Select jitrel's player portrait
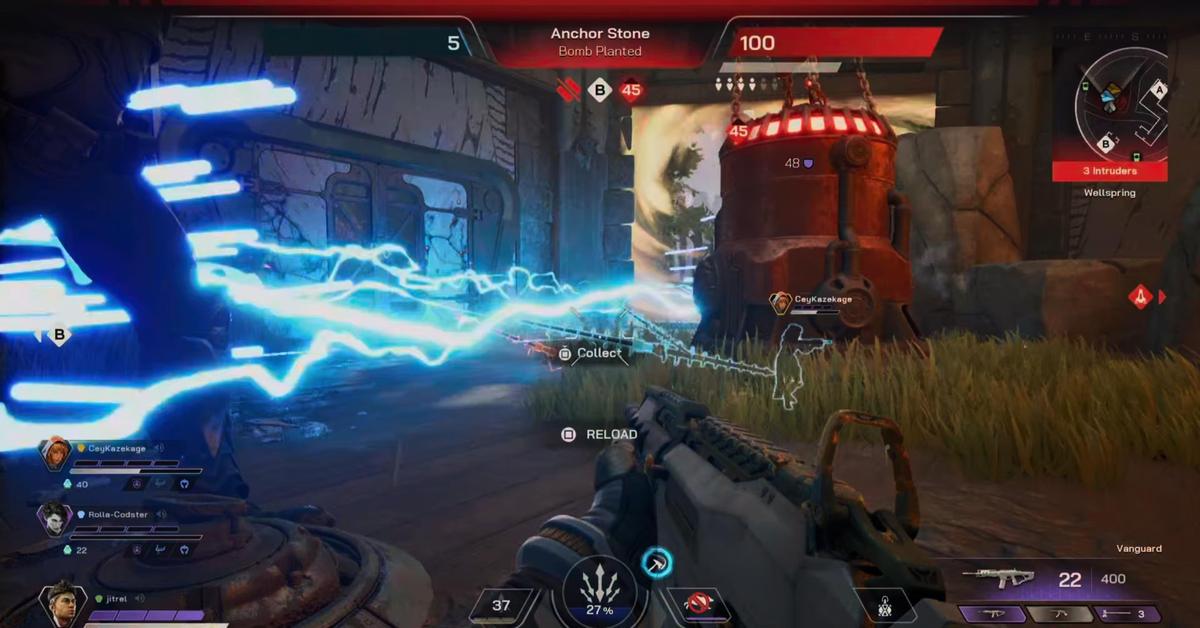This screenshot has height=628, width=1200. [x=61, y=602]
